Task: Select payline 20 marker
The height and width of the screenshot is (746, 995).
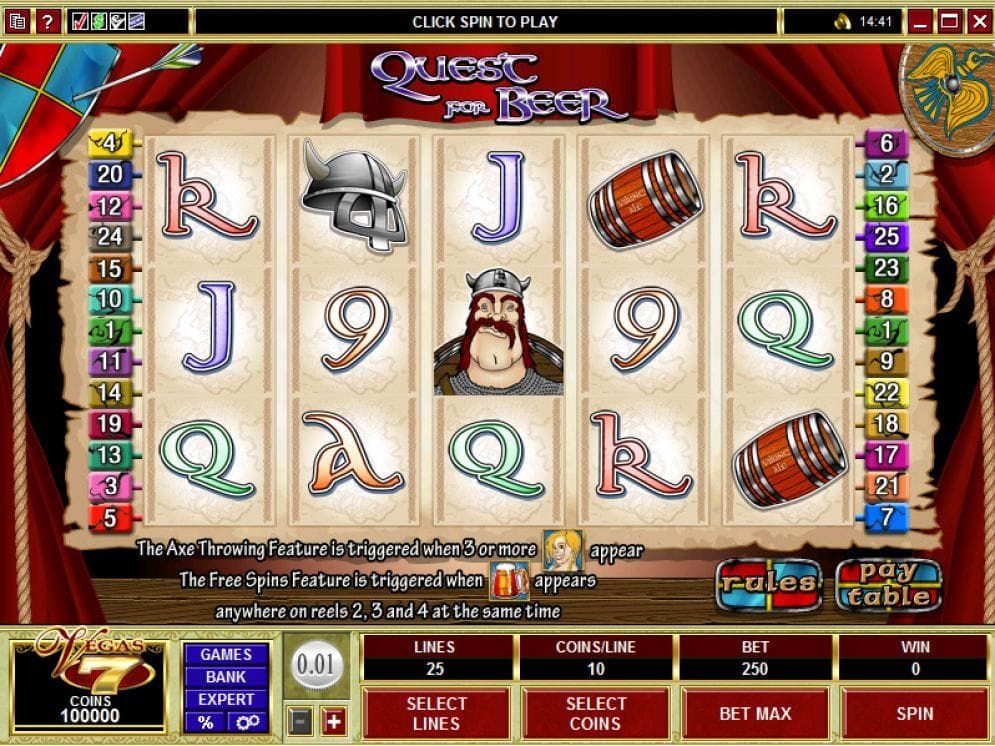Action: [109, 175]
